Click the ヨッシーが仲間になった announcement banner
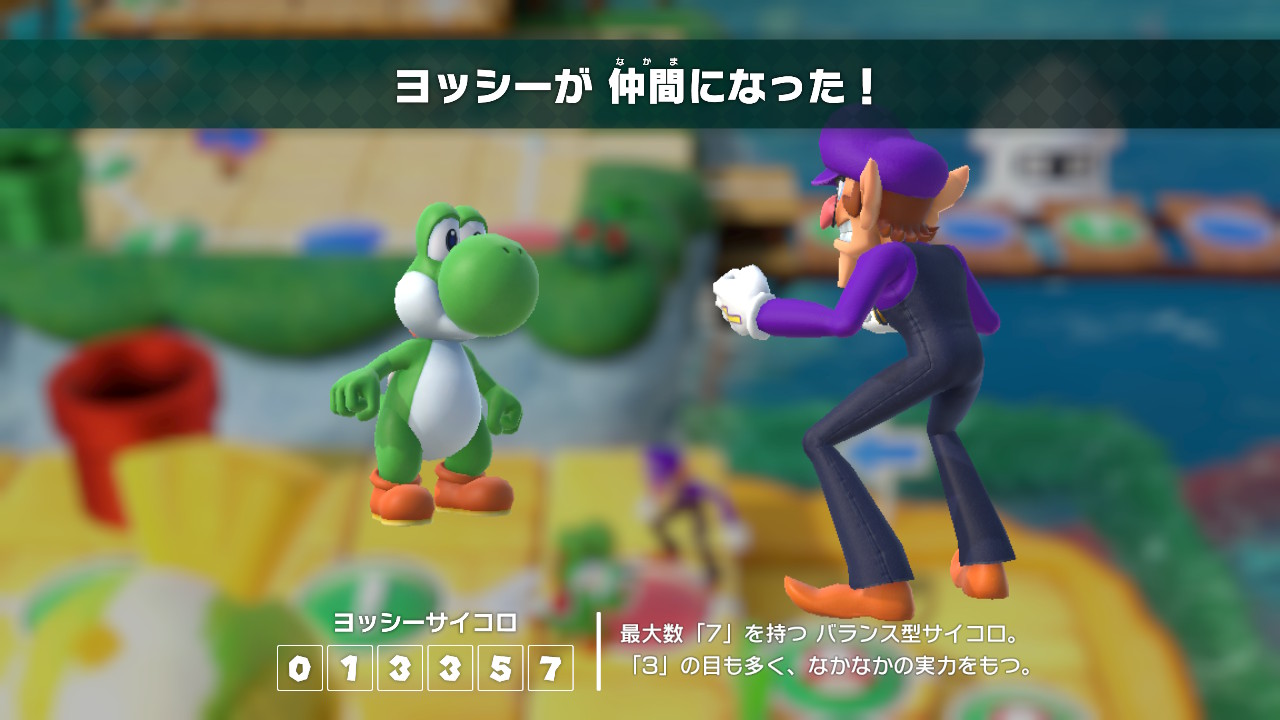1280x720 pixels. tap(640, 85)
